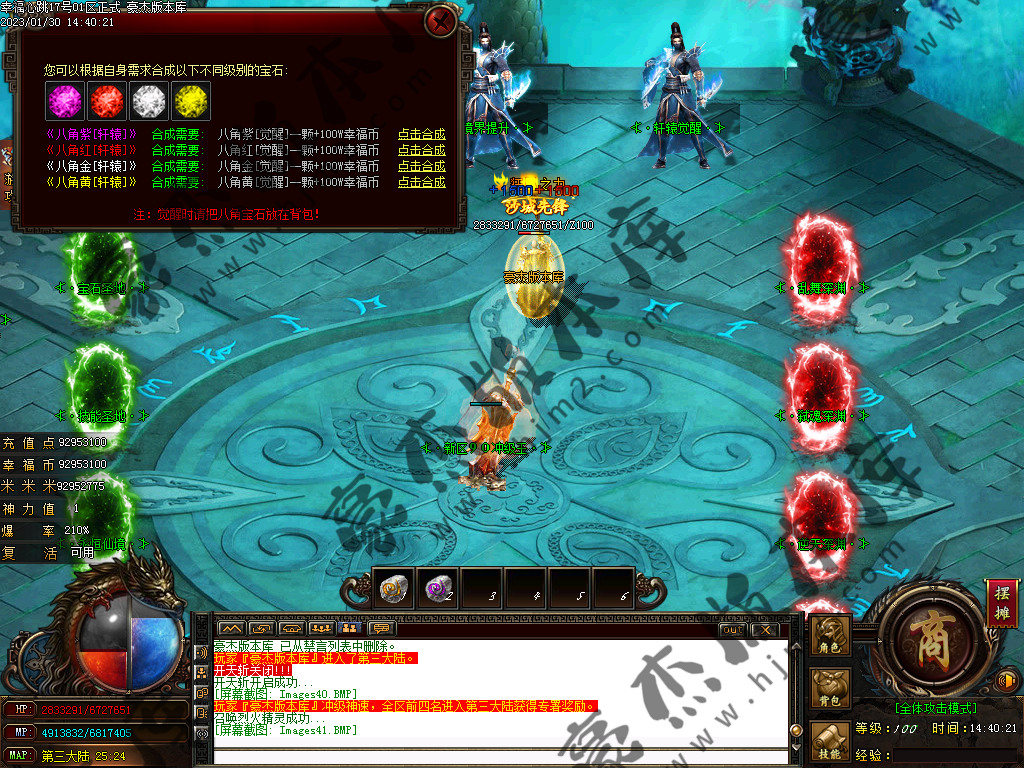
Task: Open the 摆摊 stall banner
Action: click(x=999, y=603)
